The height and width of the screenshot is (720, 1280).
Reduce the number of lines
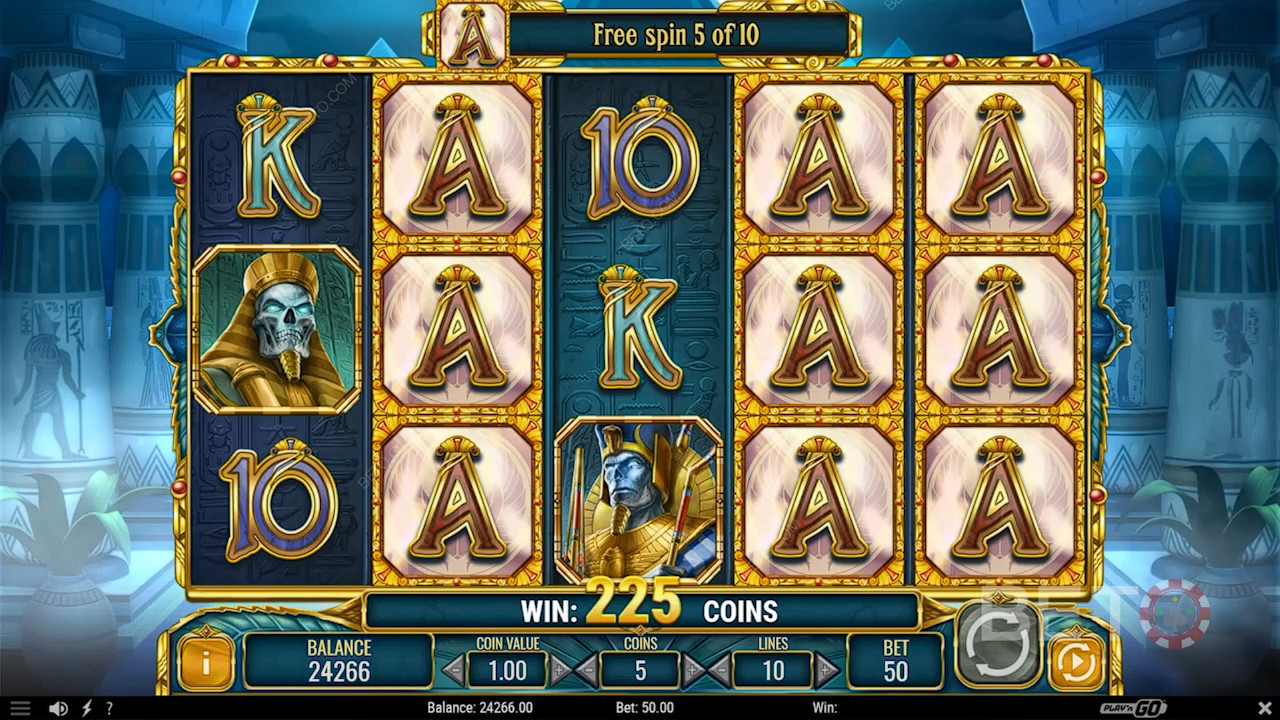coord(720,669)
